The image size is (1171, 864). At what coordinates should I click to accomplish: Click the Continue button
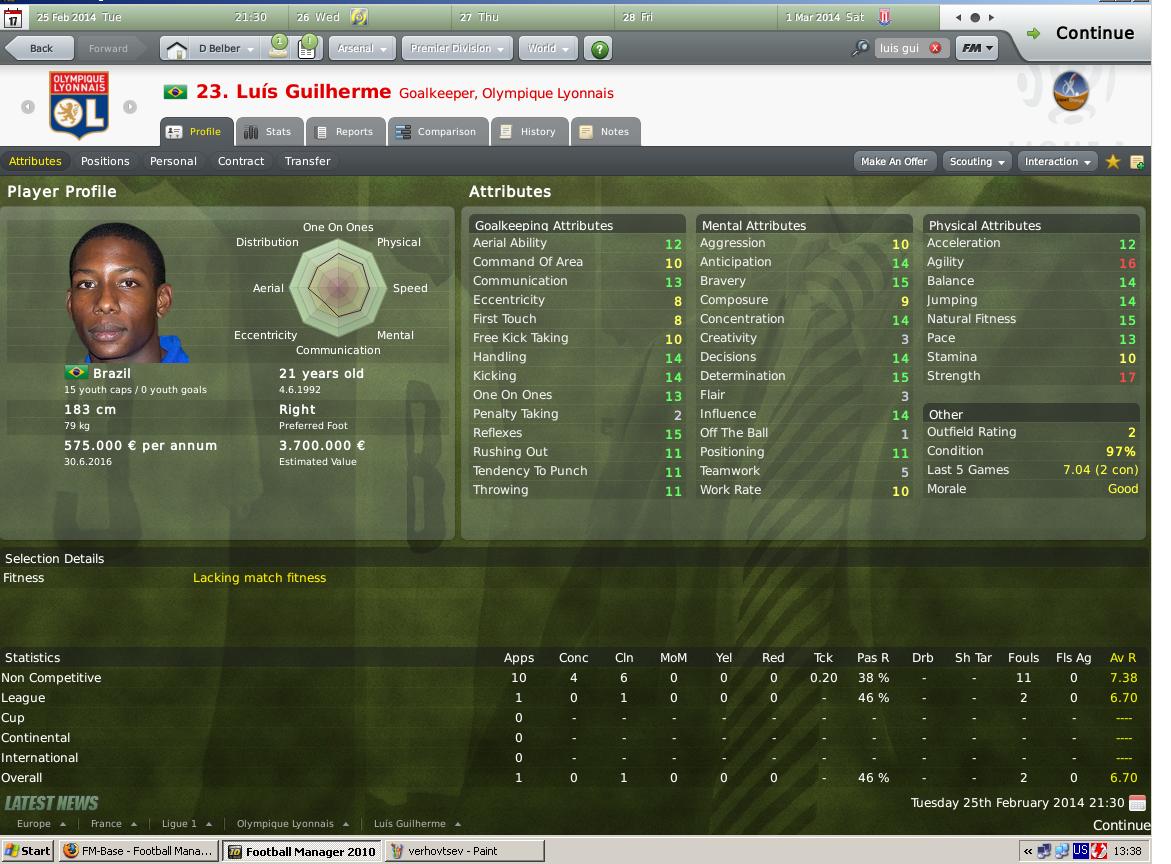[x=1083, y=33]
